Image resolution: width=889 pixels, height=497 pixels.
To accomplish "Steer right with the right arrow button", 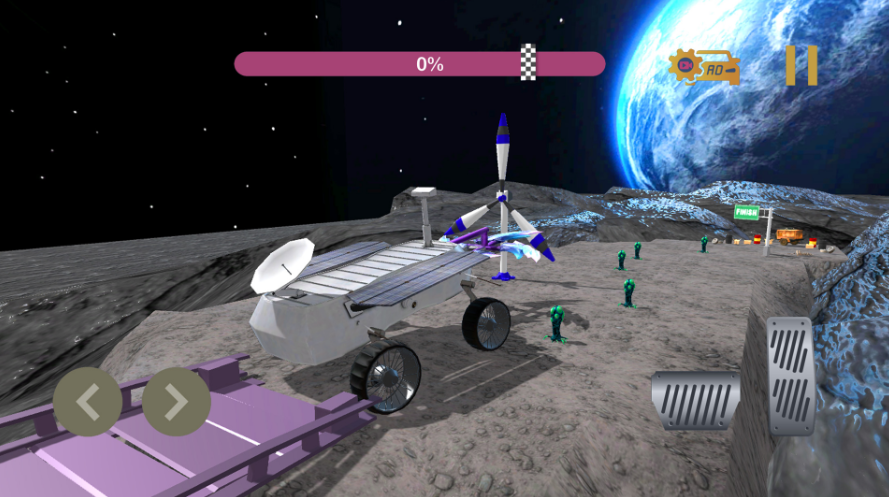I will [x=176, y=402].
